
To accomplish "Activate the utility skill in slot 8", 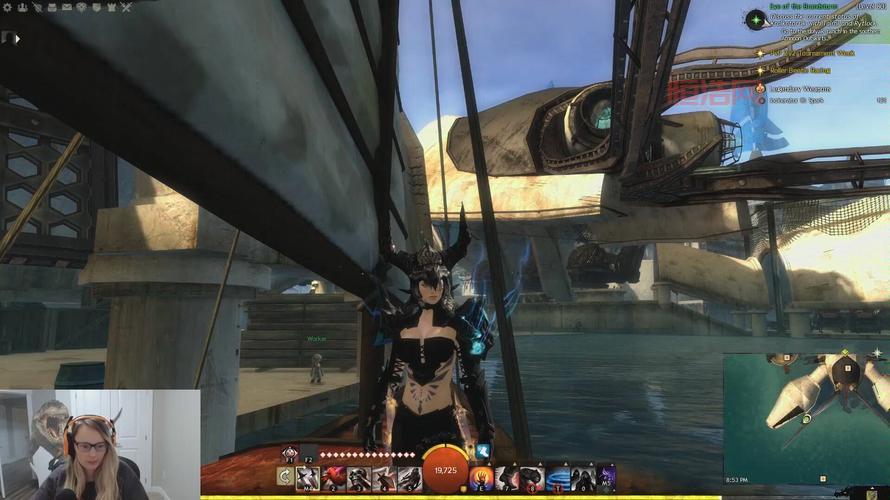I will pos(531,478).
